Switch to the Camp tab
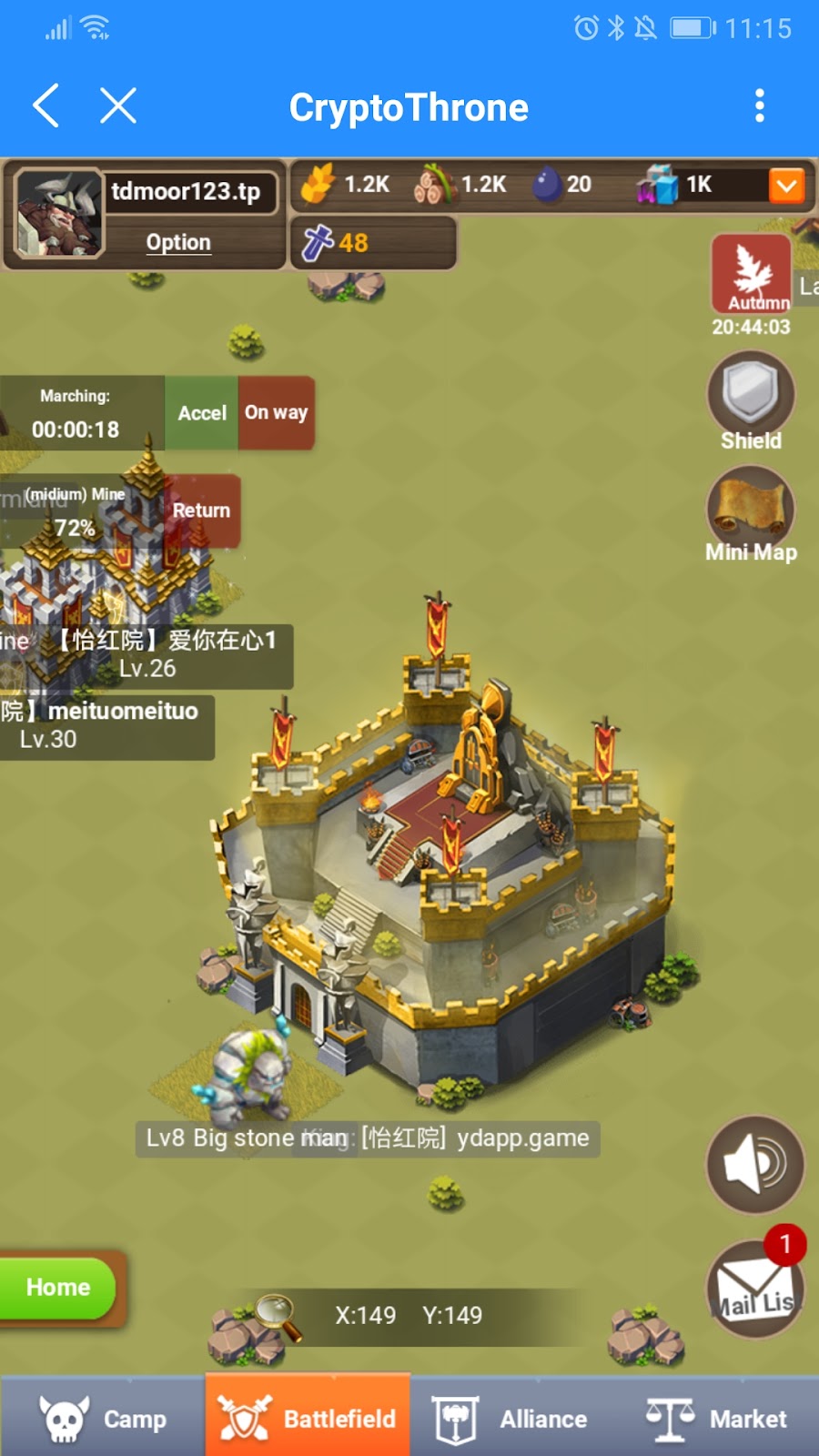 [x=103, y=1419]
